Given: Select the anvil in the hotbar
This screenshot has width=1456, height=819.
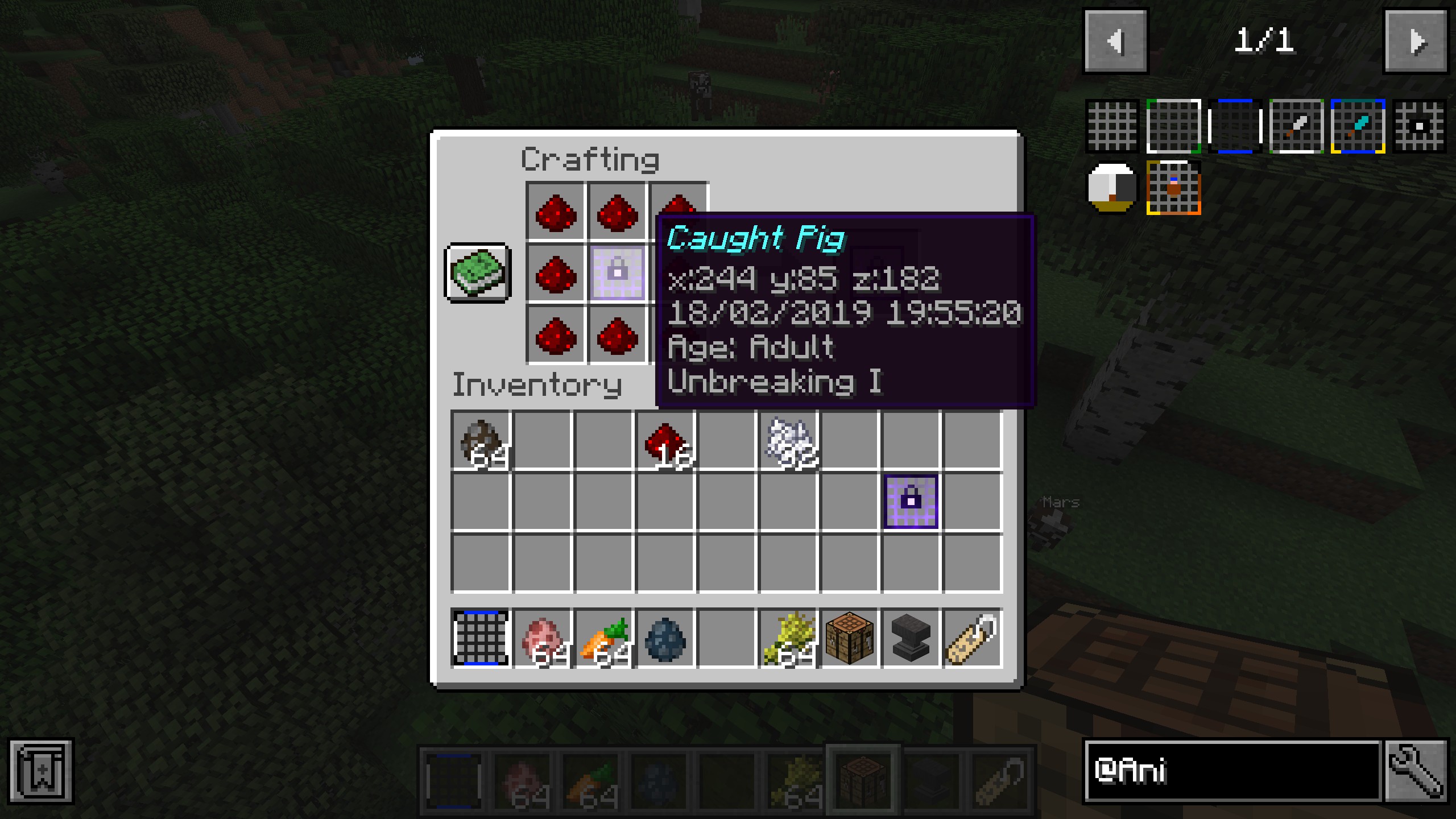Looking at the screenshot, I should [x=911, y=638].
